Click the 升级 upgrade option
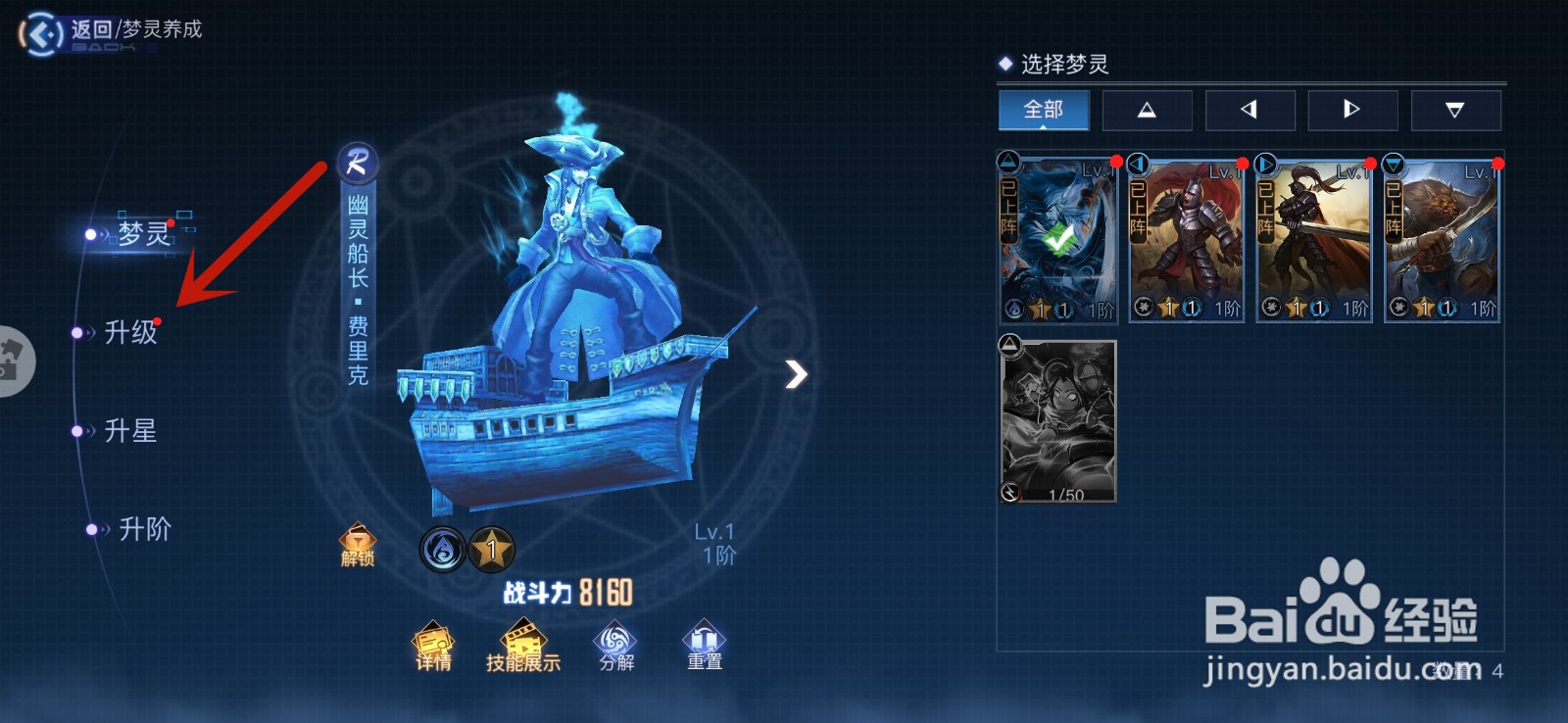Screen dimensions: 1568x723 pos(130,333)
